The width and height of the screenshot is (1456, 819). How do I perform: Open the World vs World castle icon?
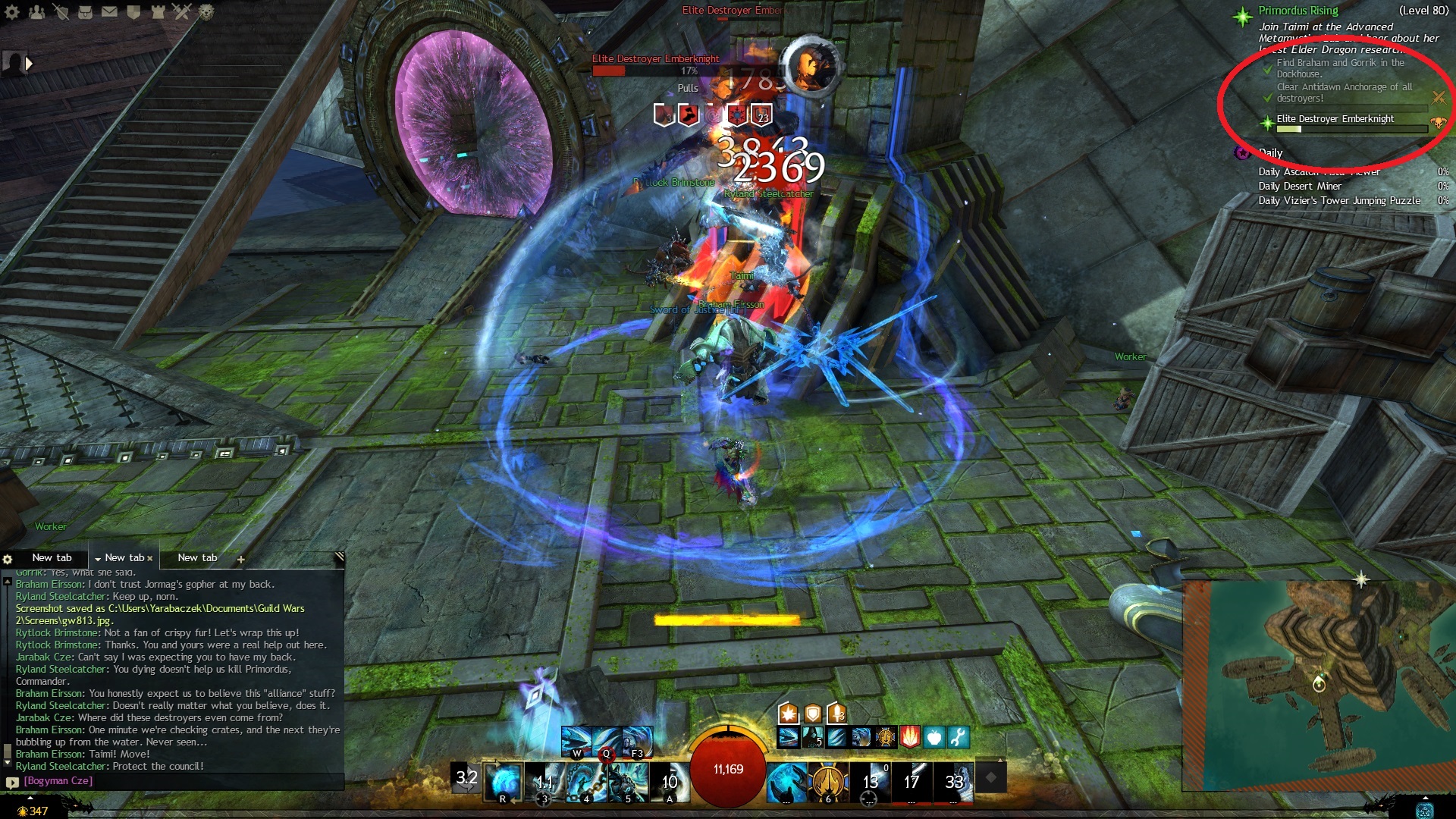158,11
